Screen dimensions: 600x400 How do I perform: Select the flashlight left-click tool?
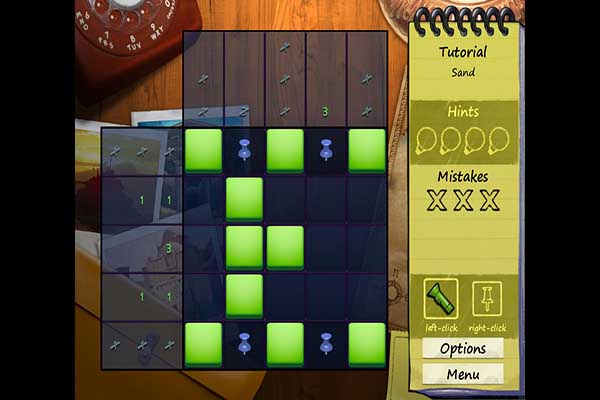coord(441,295)
